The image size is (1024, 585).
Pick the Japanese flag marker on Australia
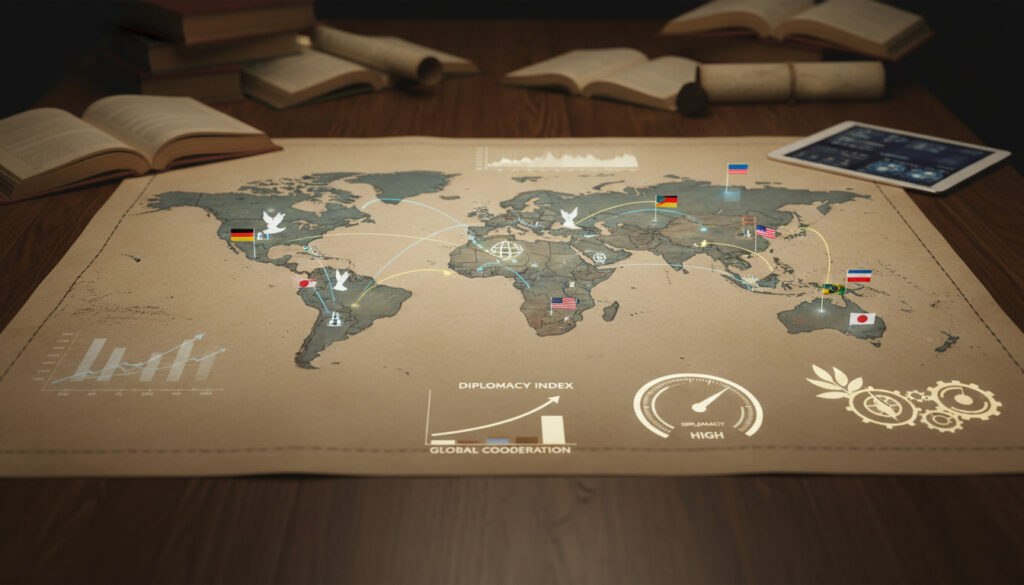[862, 319]
